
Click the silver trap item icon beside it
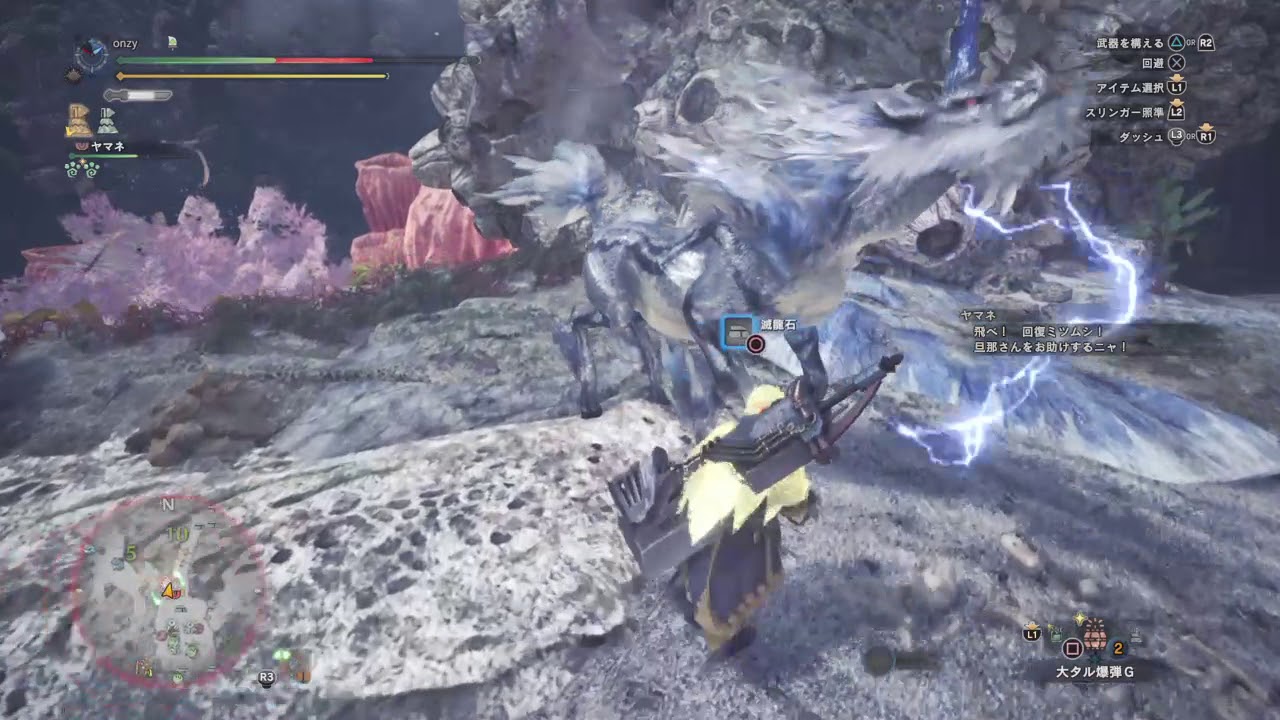point(105,120)
